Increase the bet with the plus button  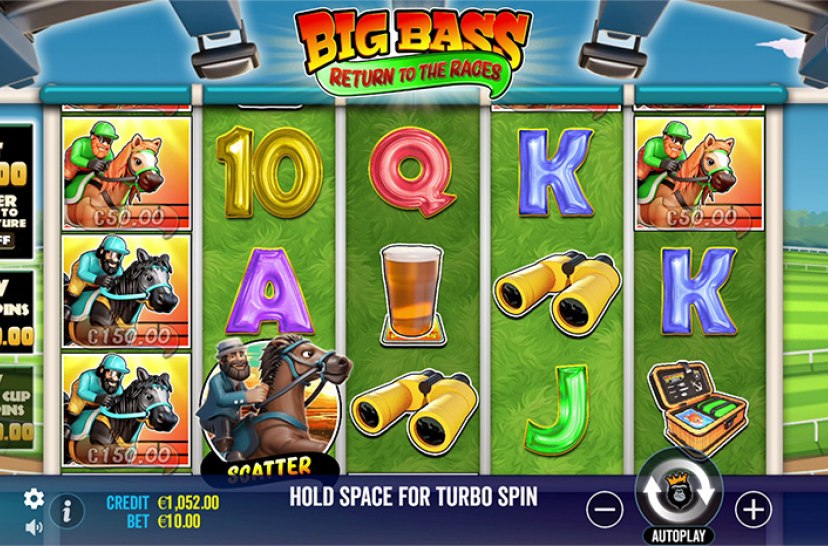click(x=752, y=509)
